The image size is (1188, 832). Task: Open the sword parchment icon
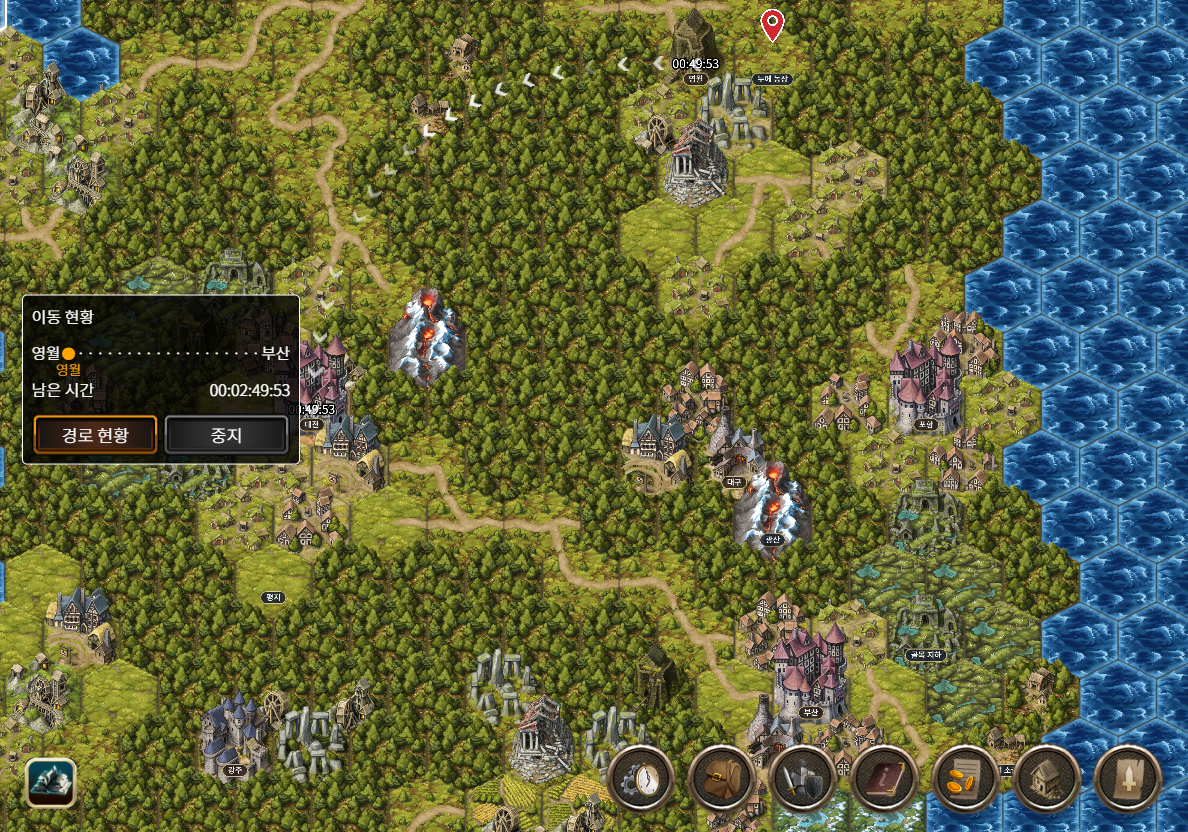(x=1128, y=779)
